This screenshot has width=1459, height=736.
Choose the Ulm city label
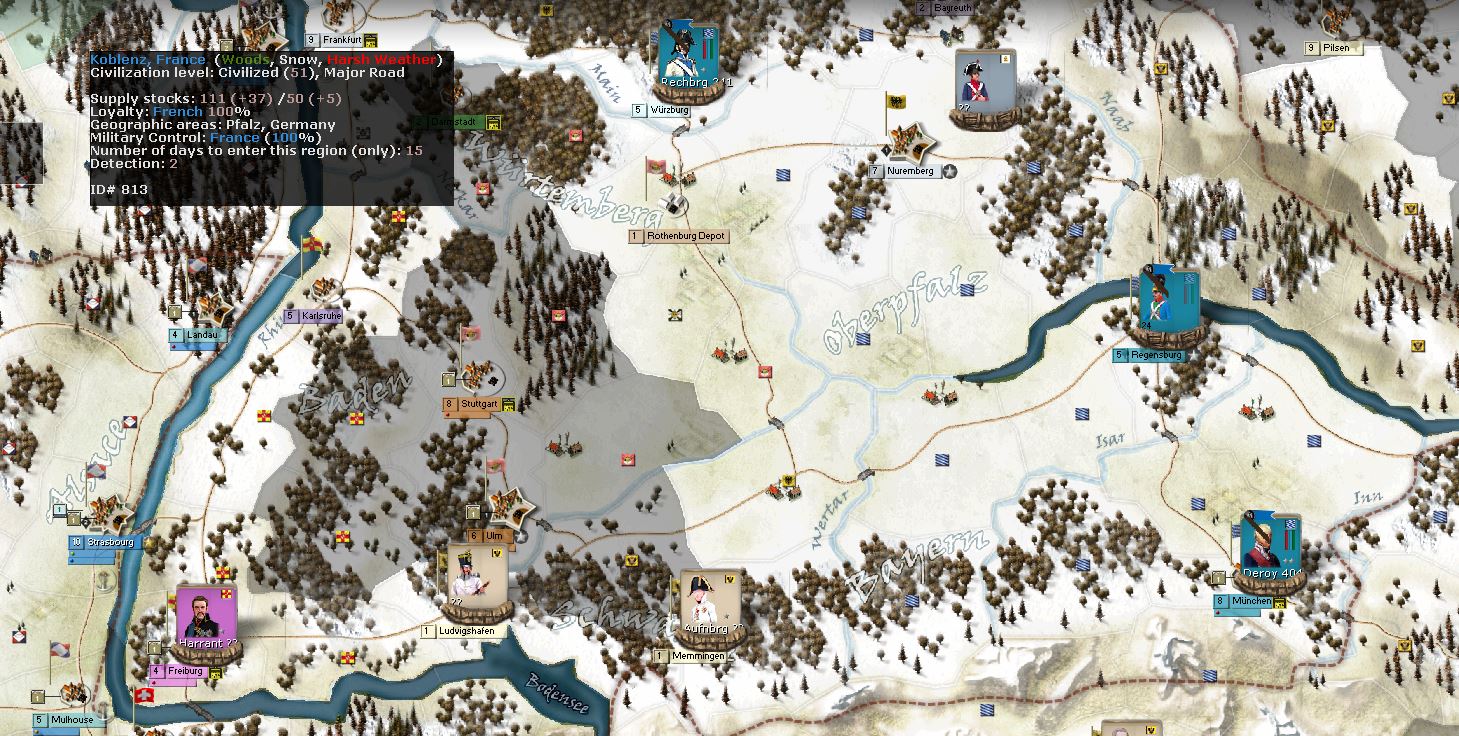click(493, 536)
